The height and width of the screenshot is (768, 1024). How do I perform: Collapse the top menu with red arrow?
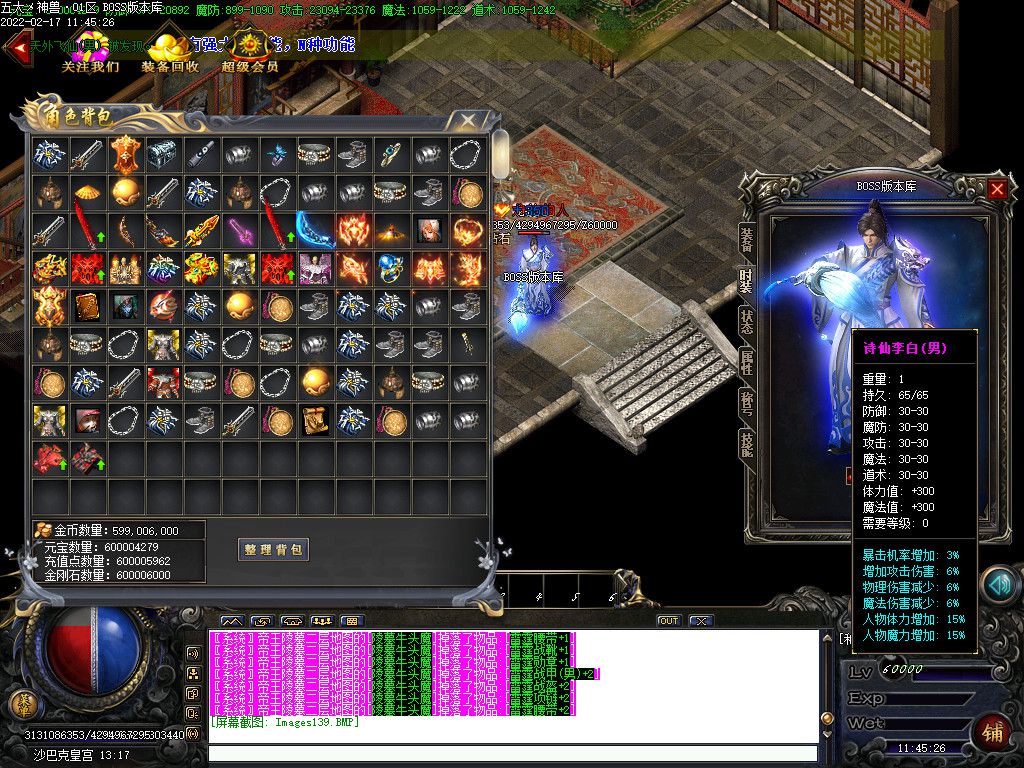pyautogui.click(x=16, y=49)
